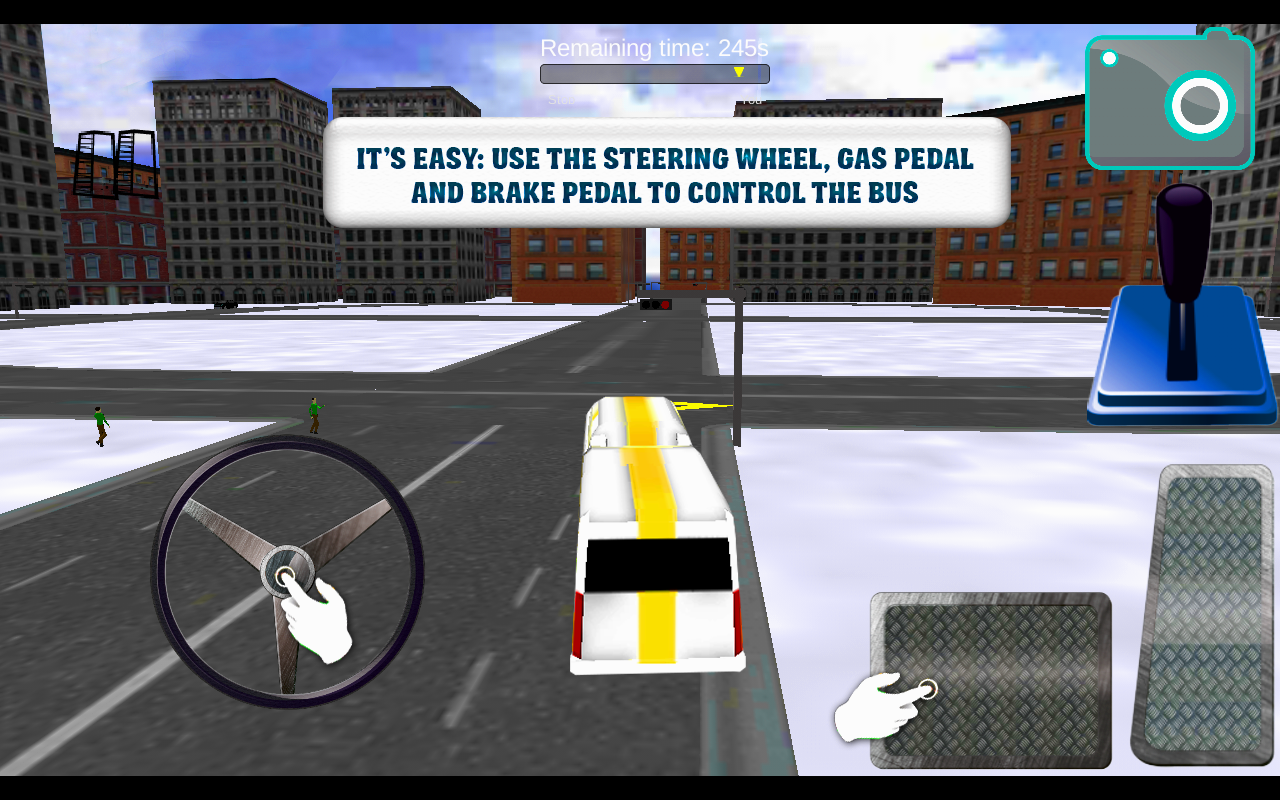Click the yellow arrow marker on the progress bar
The height and width of the screenshot is (800, 1280).
[739, 72]
